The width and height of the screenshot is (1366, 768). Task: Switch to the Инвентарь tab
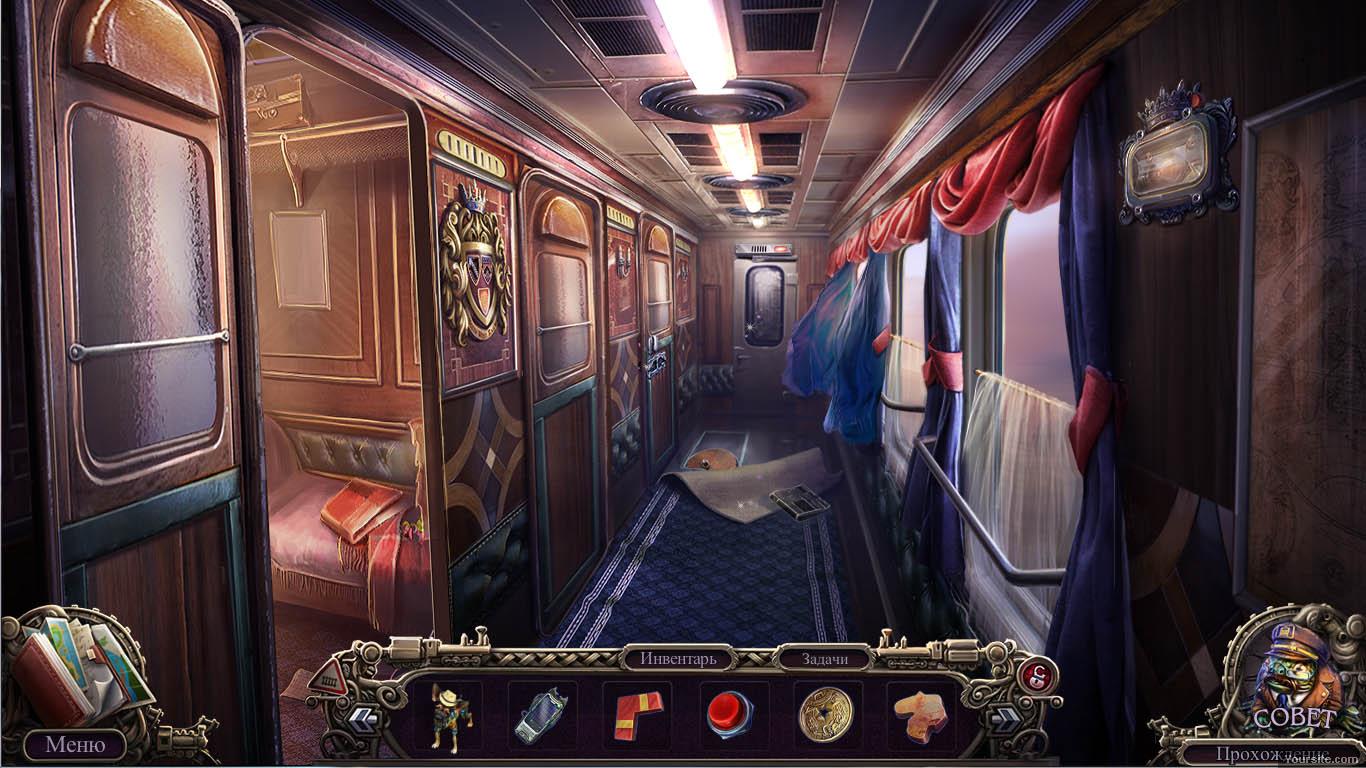click(679, 659)
